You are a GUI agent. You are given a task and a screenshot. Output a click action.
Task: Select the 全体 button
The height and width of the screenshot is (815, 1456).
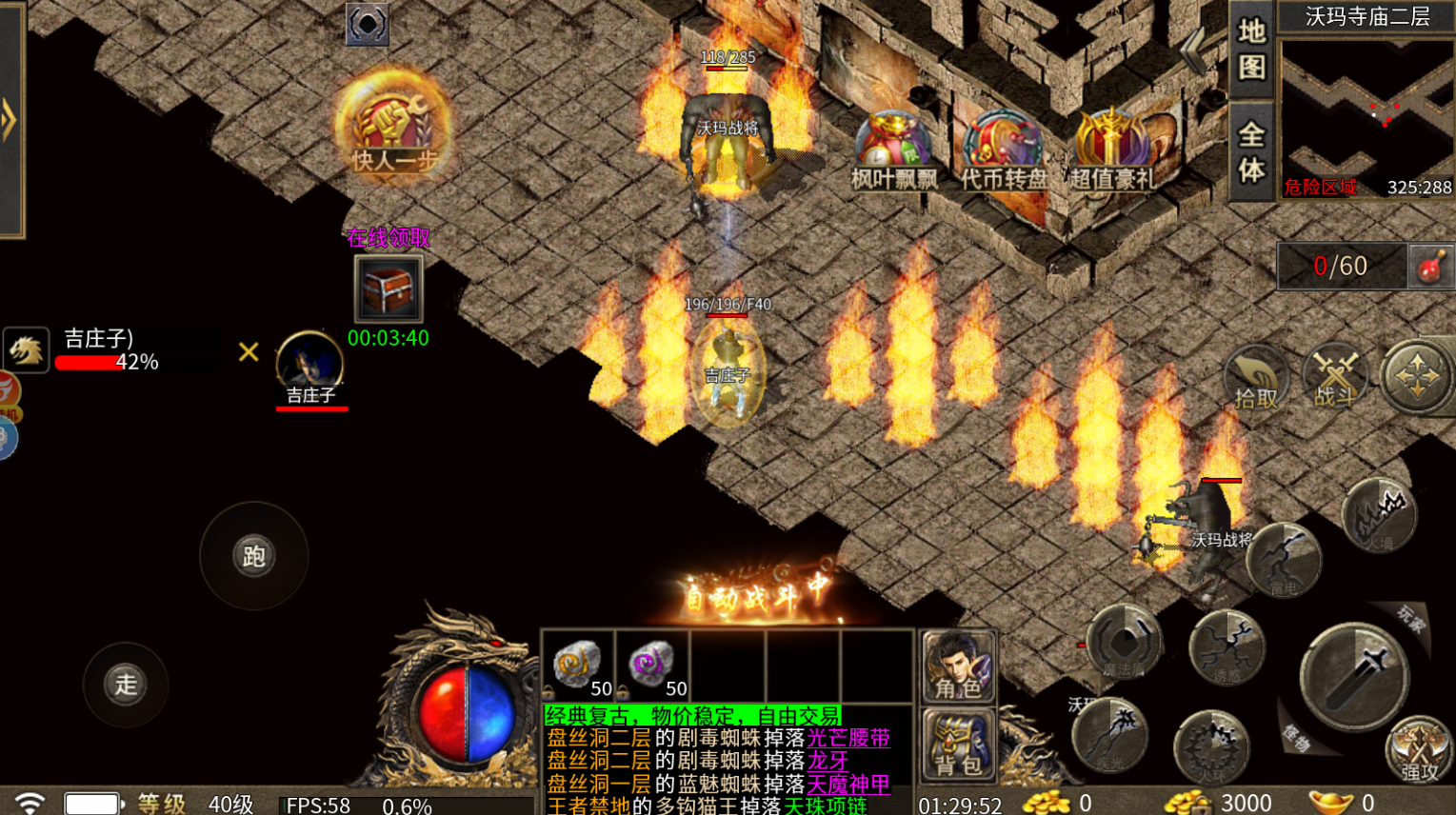point(1251,152)
